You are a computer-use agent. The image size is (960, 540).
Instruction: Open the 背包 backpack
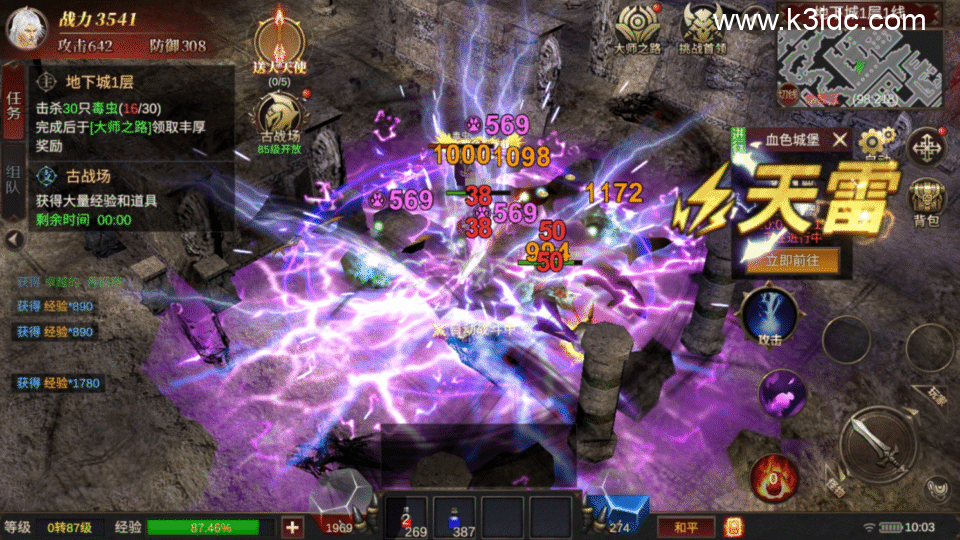click(927, 200)
